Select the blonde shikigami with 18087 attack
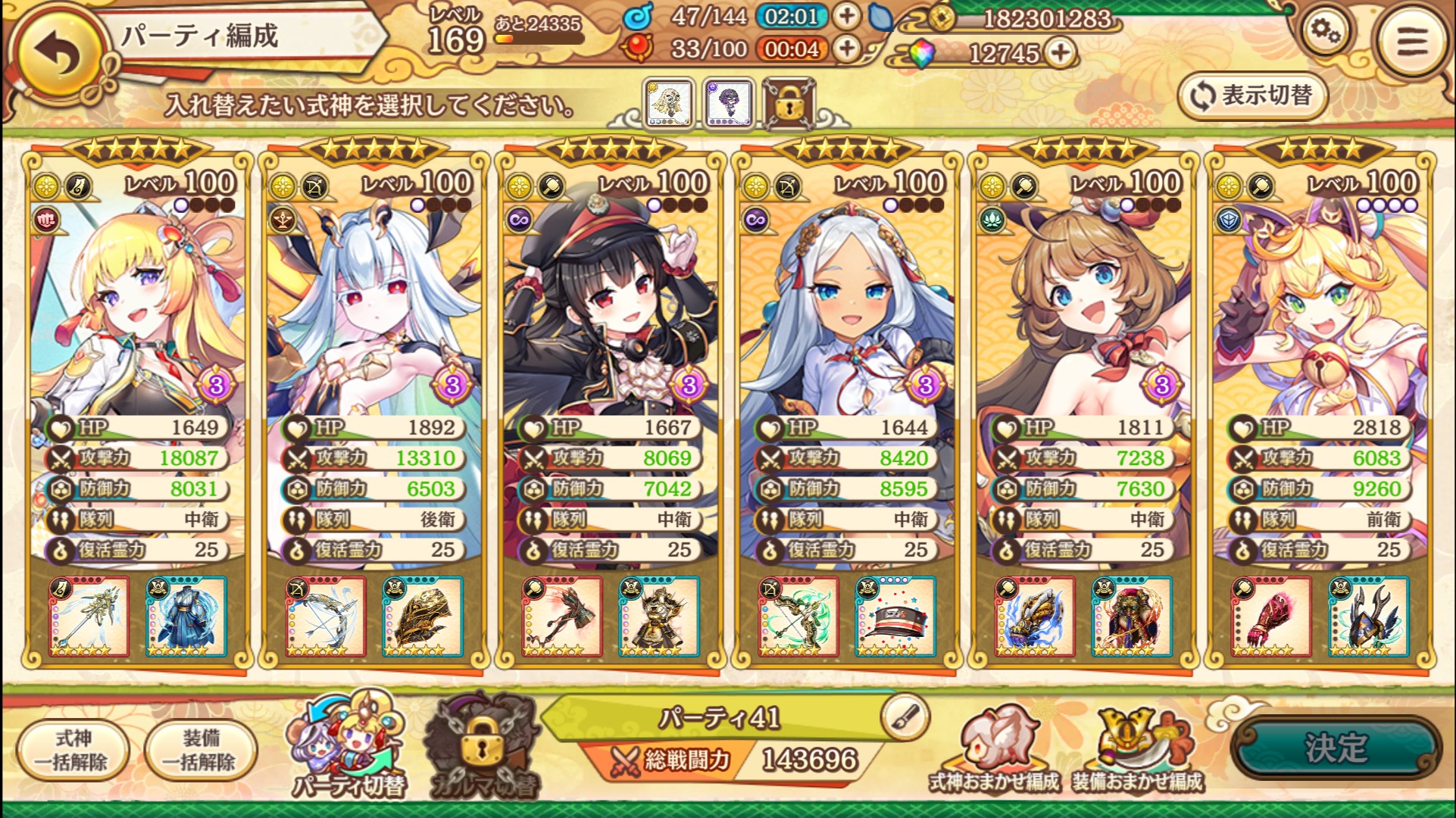The image size is (1456, 818). coord(138,303)
